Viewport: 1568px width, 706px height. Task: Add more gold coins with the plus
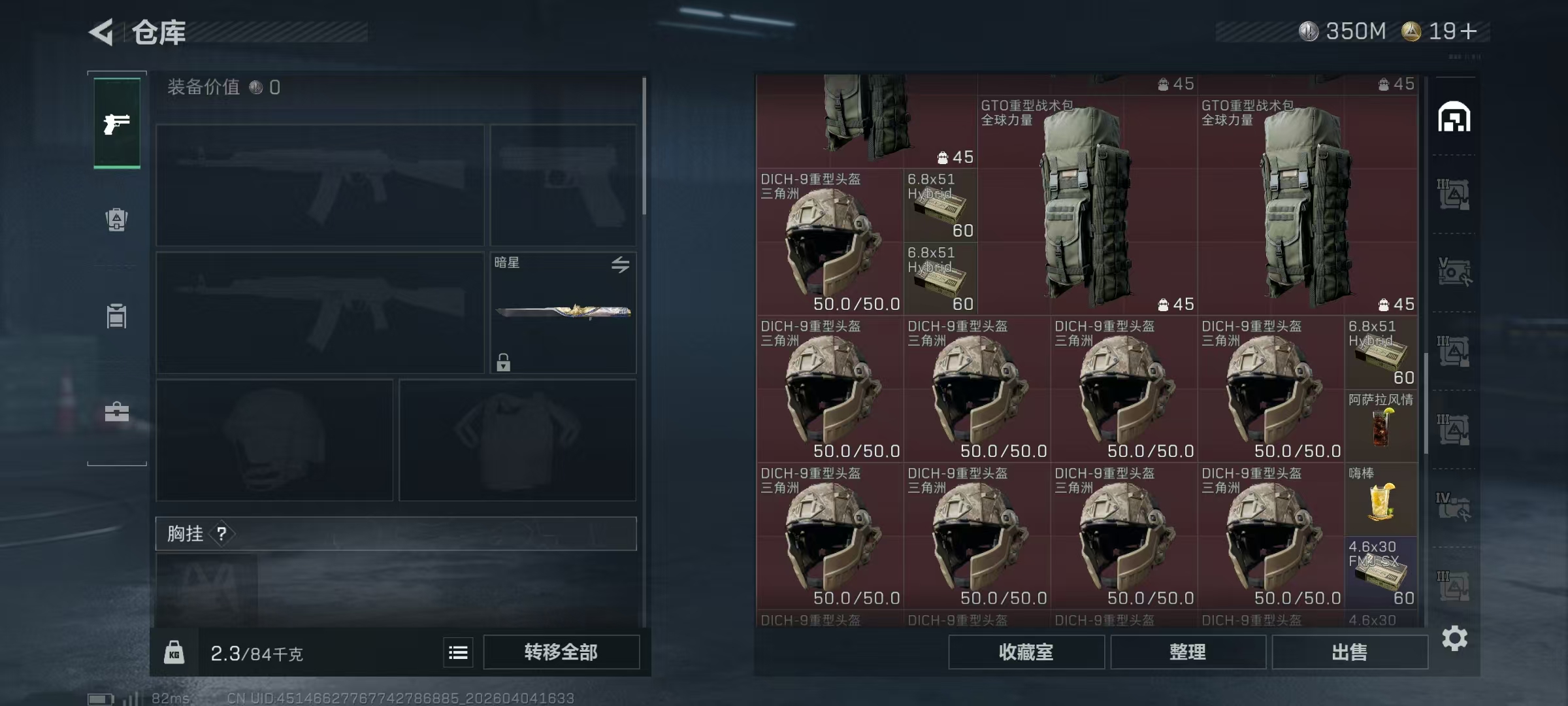[1468, 31]
